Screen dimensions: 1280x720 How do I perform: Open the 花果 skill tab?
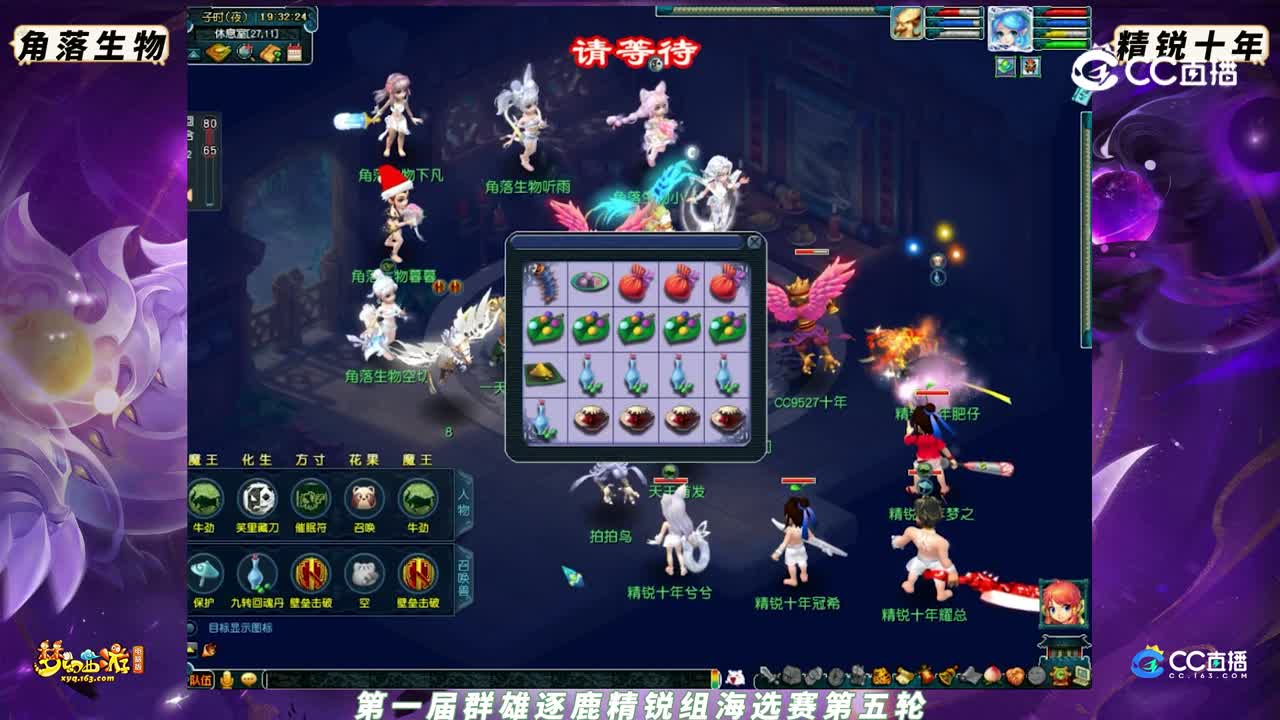(x=361, y=459)
